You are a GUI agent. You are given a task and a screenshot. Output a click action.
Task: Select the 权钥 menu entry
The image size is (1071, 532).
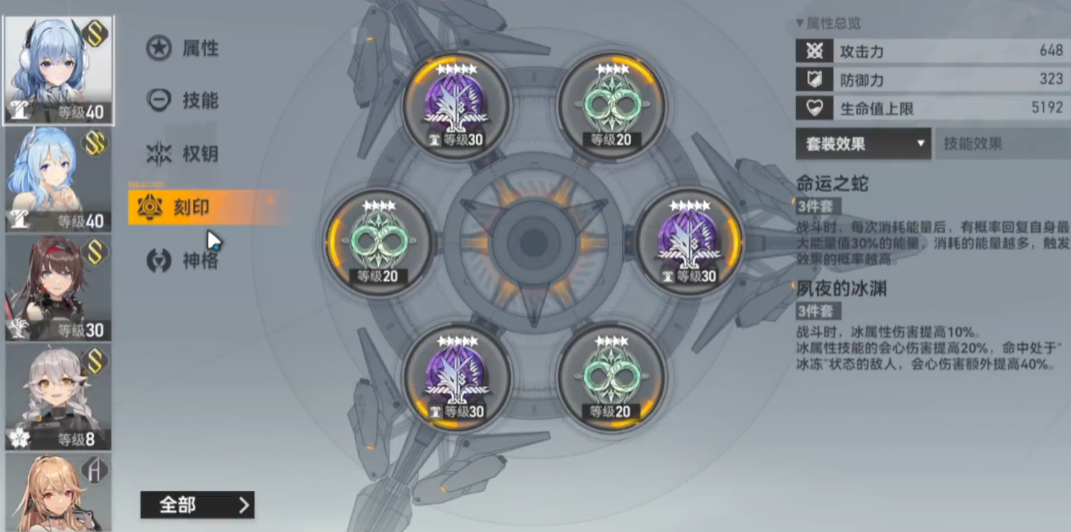[183, 154]
